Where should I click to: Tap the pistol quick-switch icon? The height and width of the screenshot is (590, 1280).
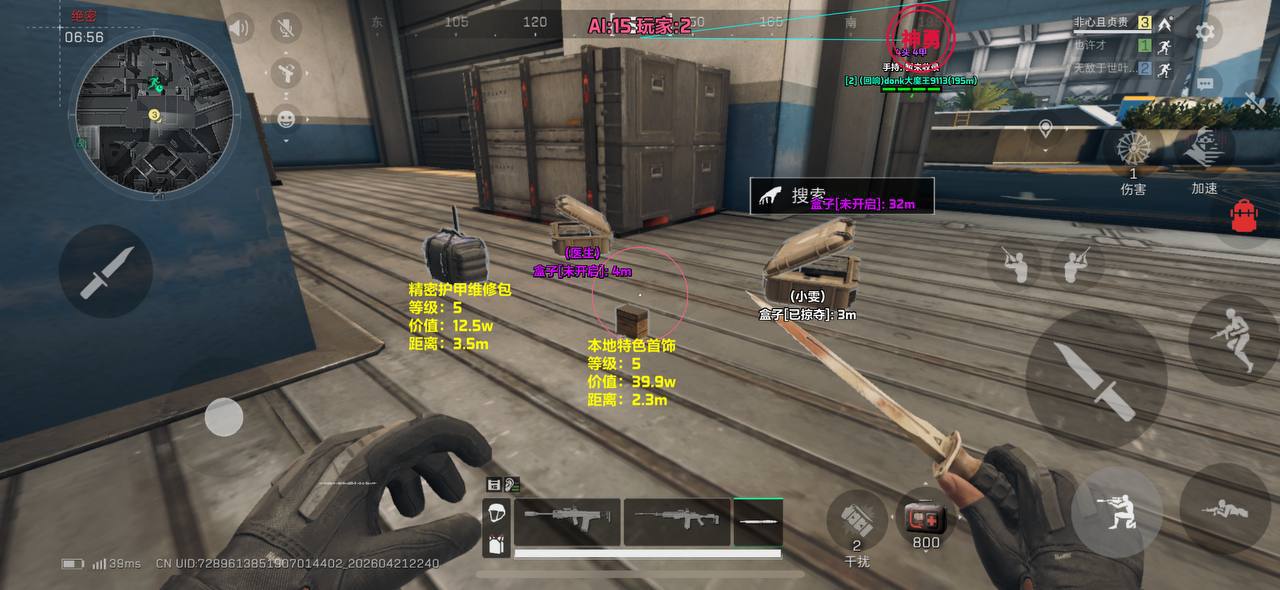point(286,72)
